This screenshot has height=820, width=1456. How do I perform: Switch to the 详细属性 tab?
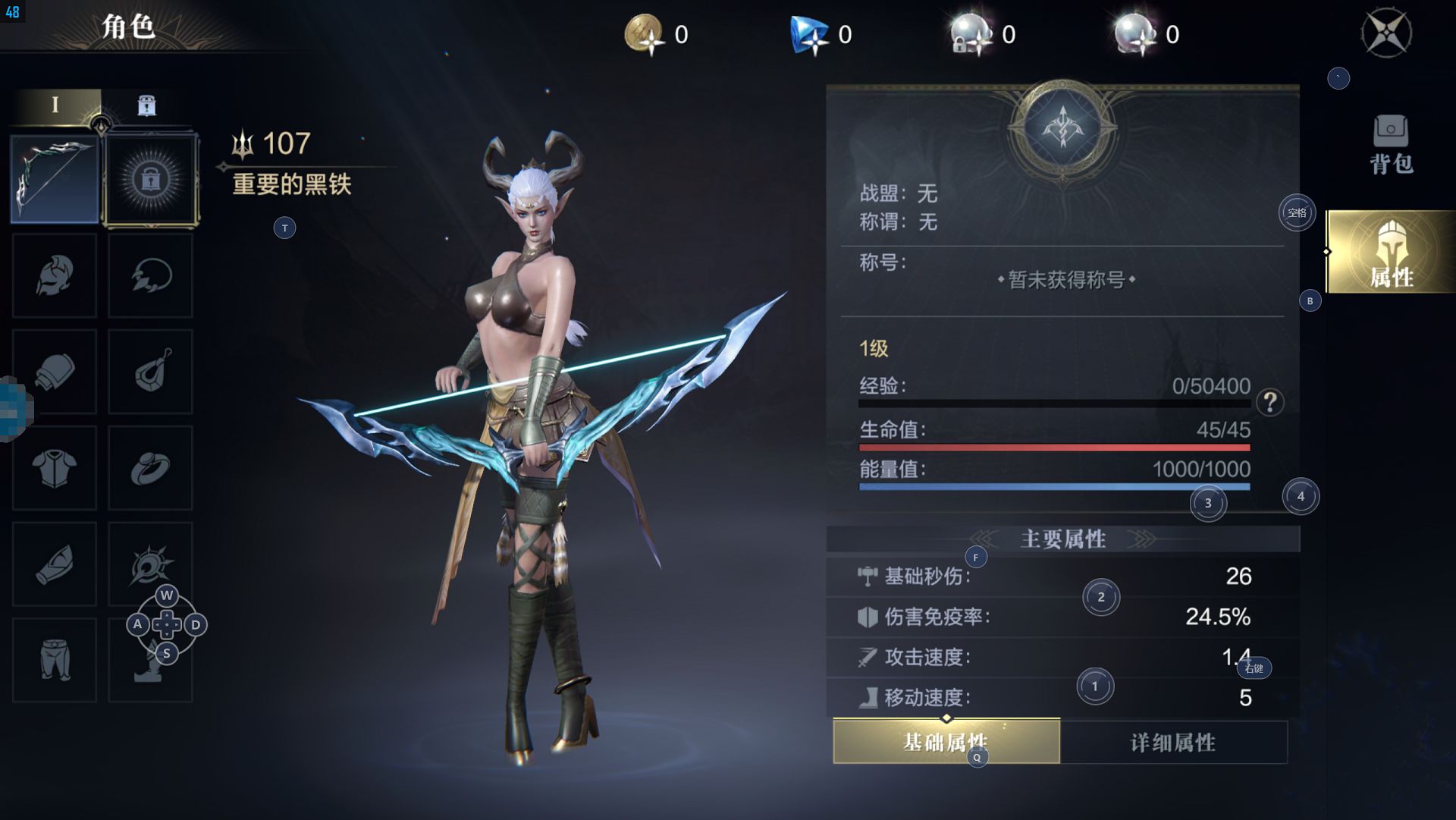click(1173, 742)
